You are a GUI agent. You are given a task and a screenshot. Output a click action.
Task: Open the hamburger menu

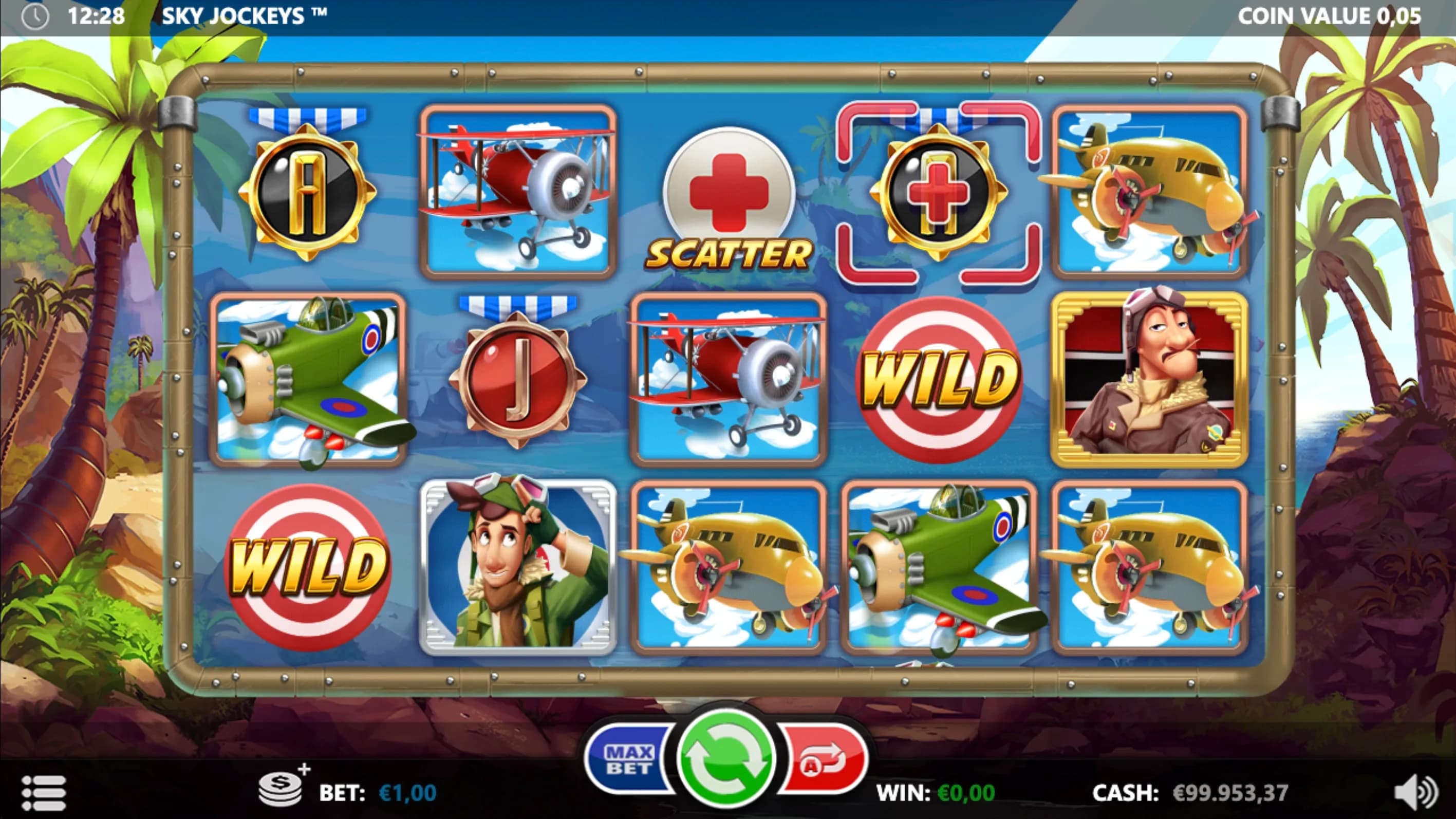tap(44, 793)
